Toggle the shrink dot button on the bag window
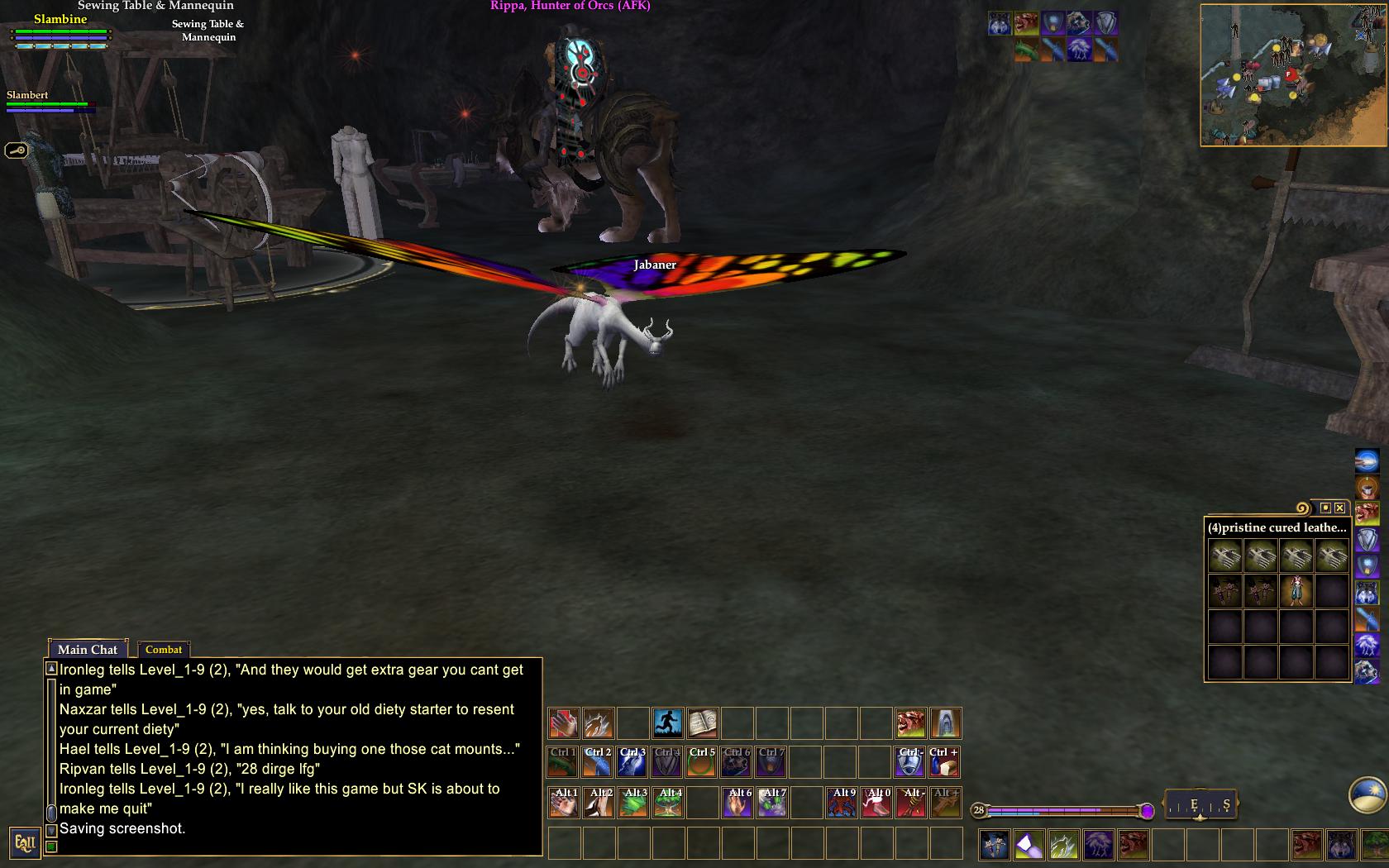This screenshot has height=868, width=1389. point(1326,508)
